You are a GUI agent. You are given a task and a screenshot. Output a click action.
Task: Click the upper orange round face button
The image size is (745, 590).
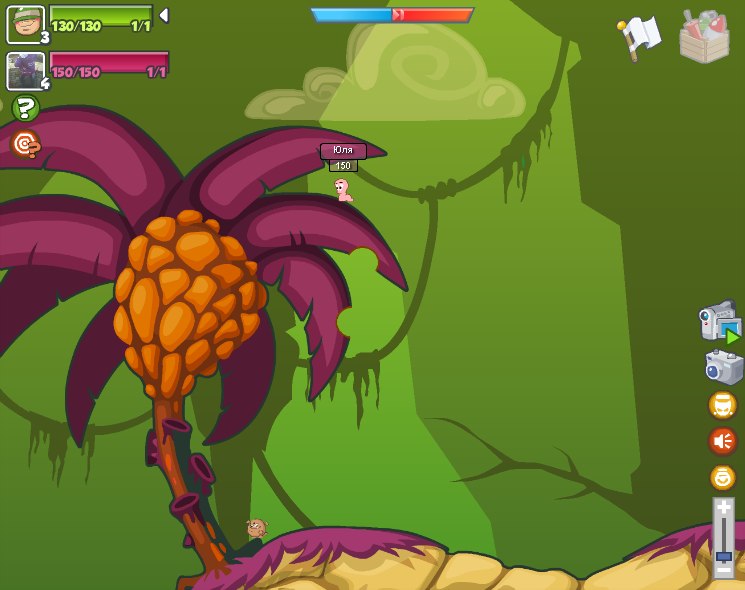722,405
